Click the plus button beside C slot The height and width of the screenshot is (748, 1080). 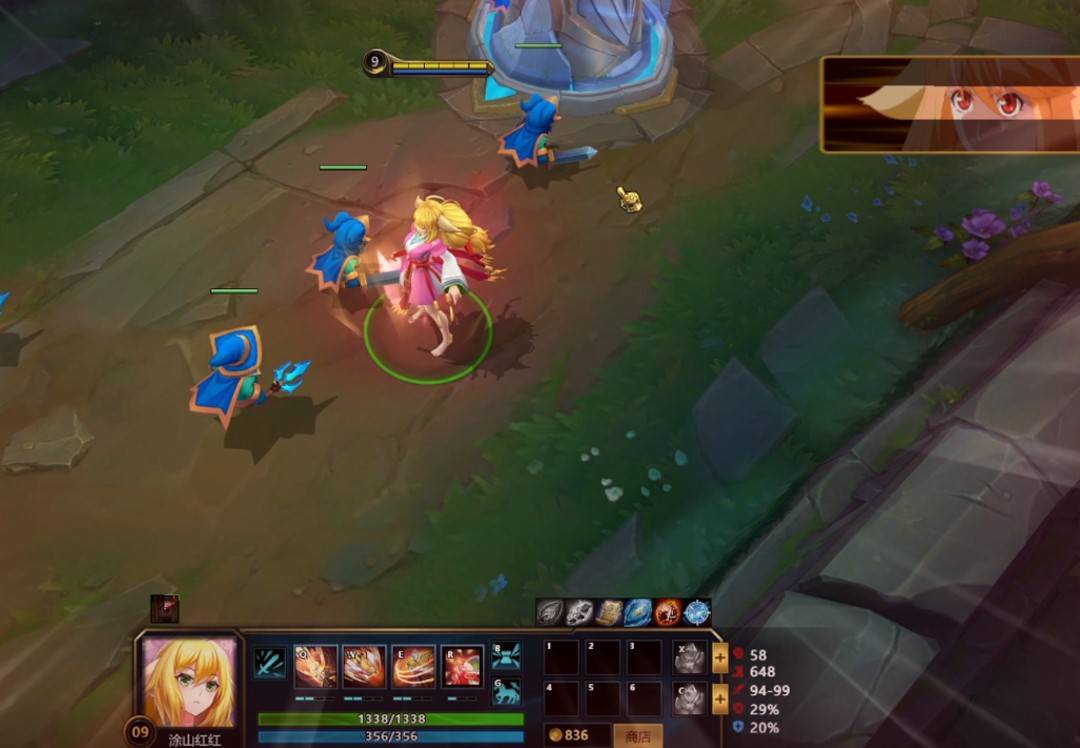pos(720,700)
